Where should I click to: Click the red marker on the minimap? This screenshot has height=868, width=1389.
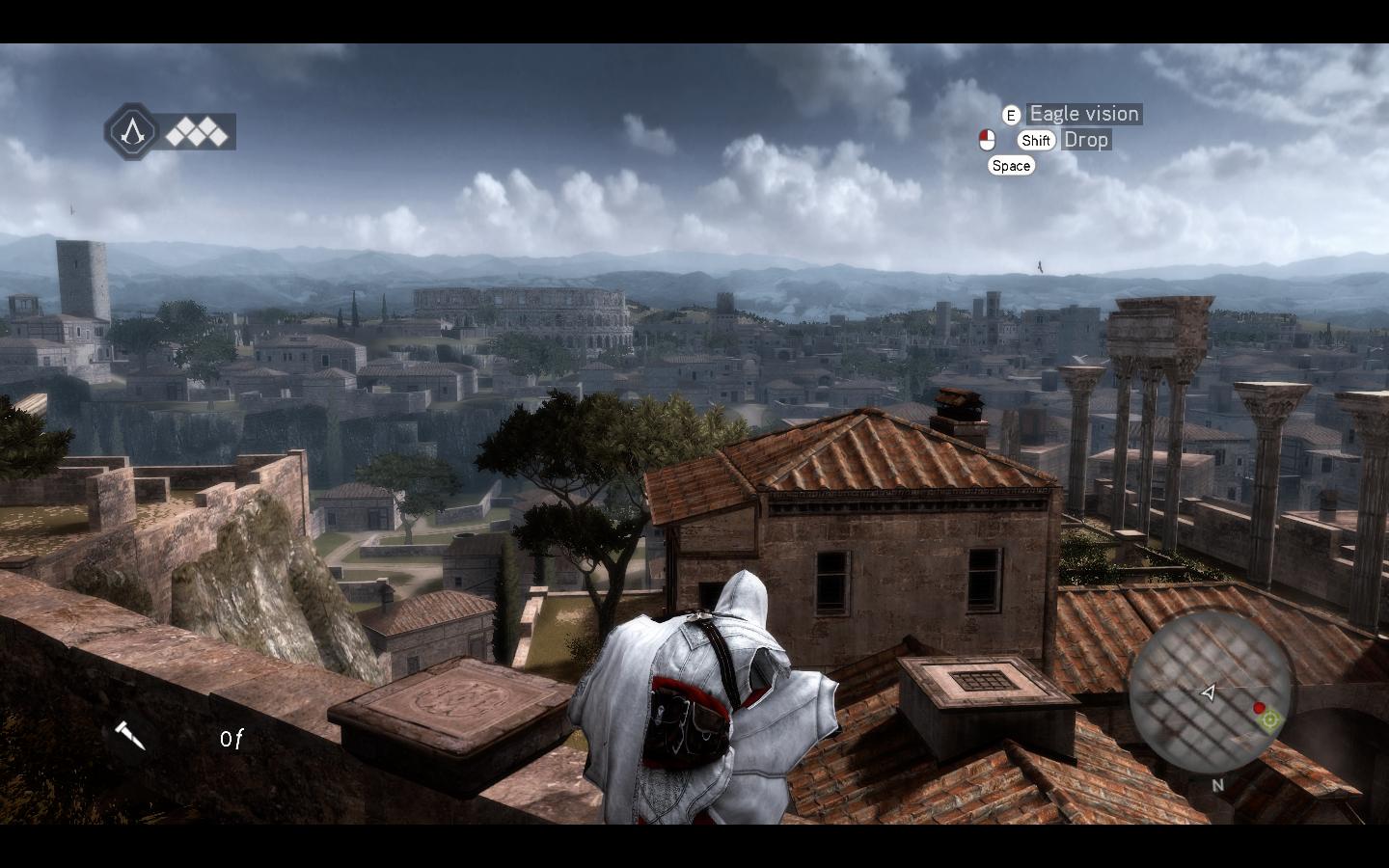(1258, 708)
